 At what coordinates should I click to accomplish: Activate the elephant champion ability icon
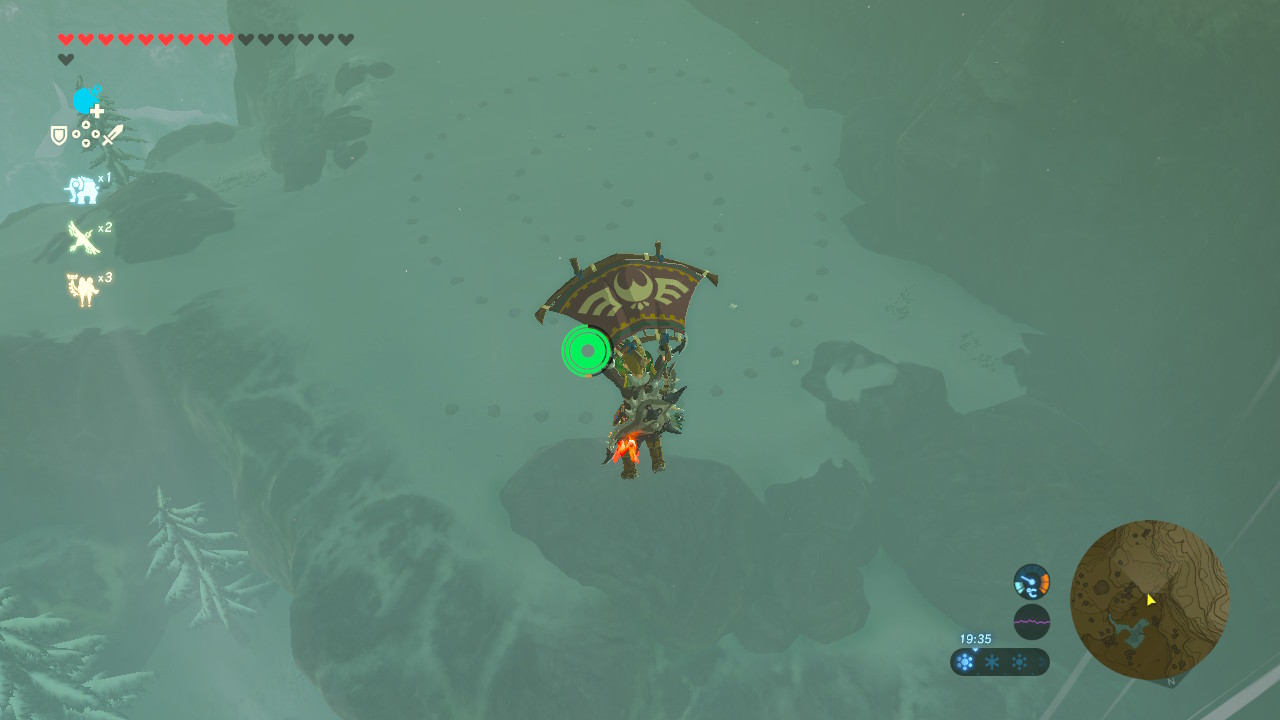(x=82, y=189)
